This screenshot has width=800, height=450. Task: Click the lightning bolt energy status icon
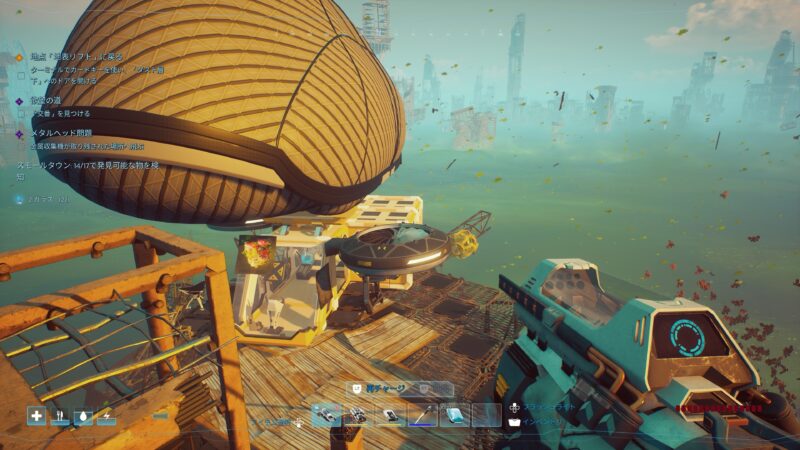(106, 416)
